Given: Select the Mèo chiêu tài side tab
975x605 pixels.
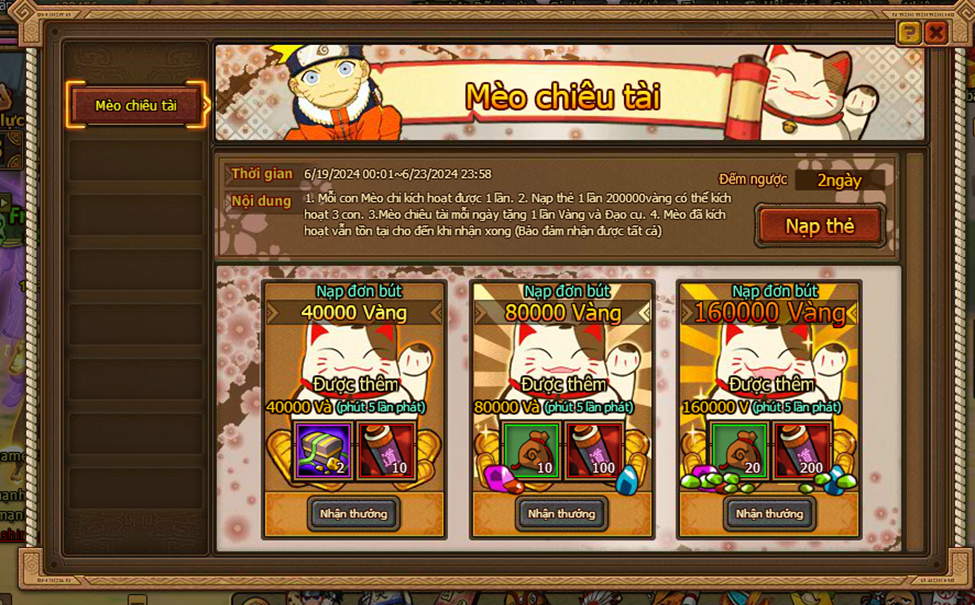Looking at the screenshot, I should click(x=136, y=105).
